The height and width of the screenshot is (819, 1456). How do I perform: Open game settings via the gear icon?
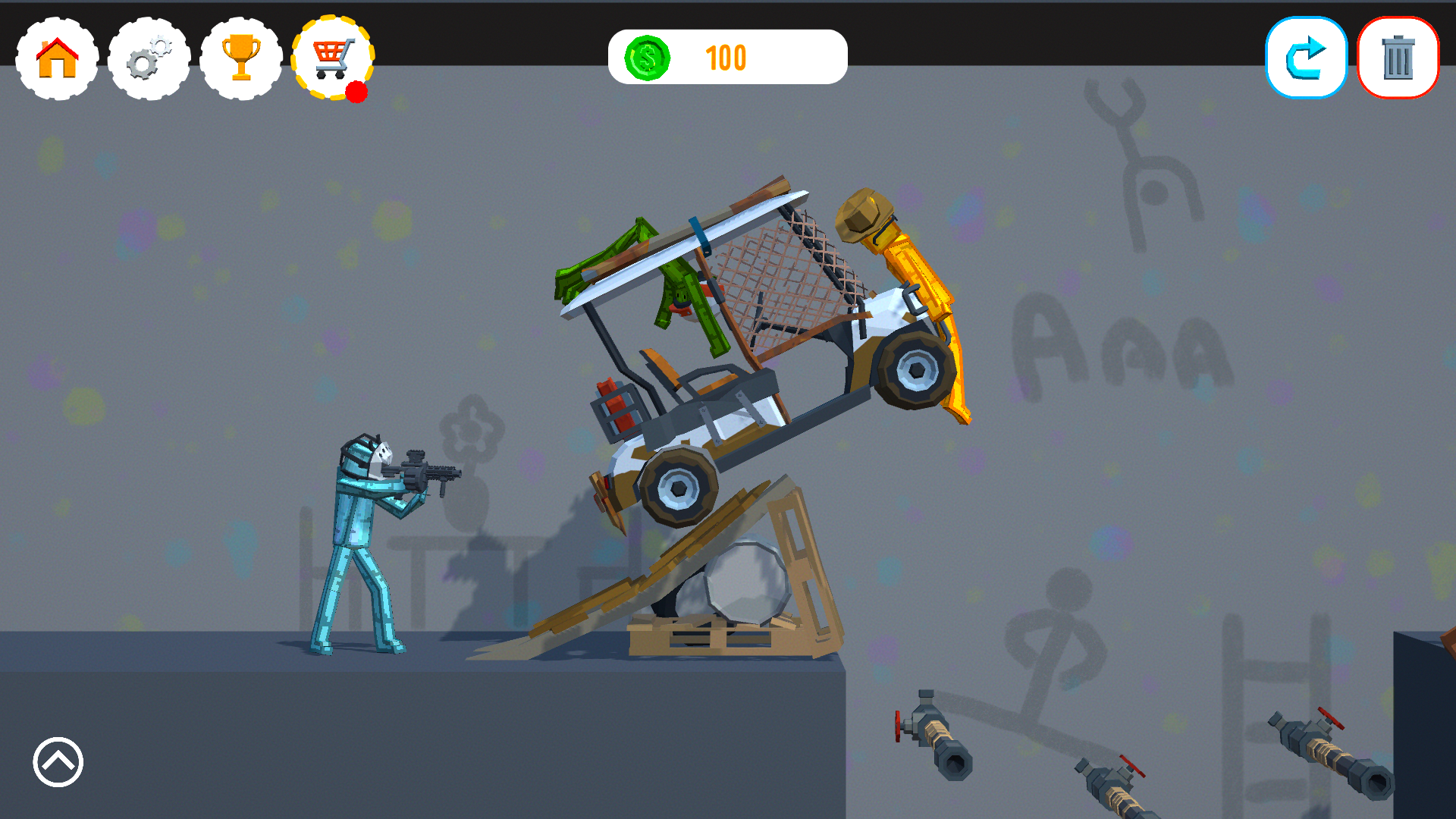(x=149, y=58)
